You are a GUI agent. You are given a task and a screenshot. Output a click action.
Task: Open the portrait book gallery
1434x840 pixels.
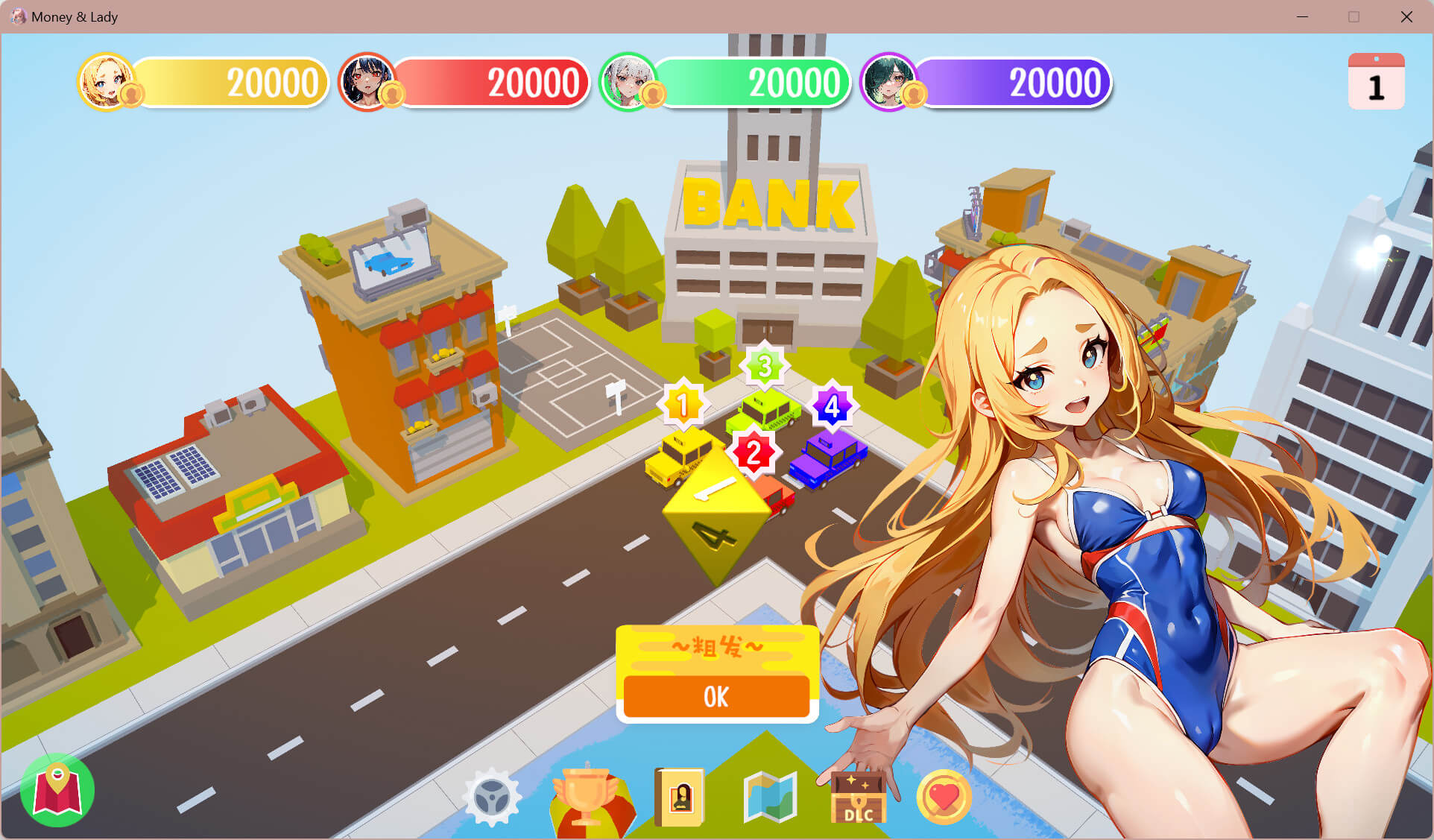[x=679, y=798]
